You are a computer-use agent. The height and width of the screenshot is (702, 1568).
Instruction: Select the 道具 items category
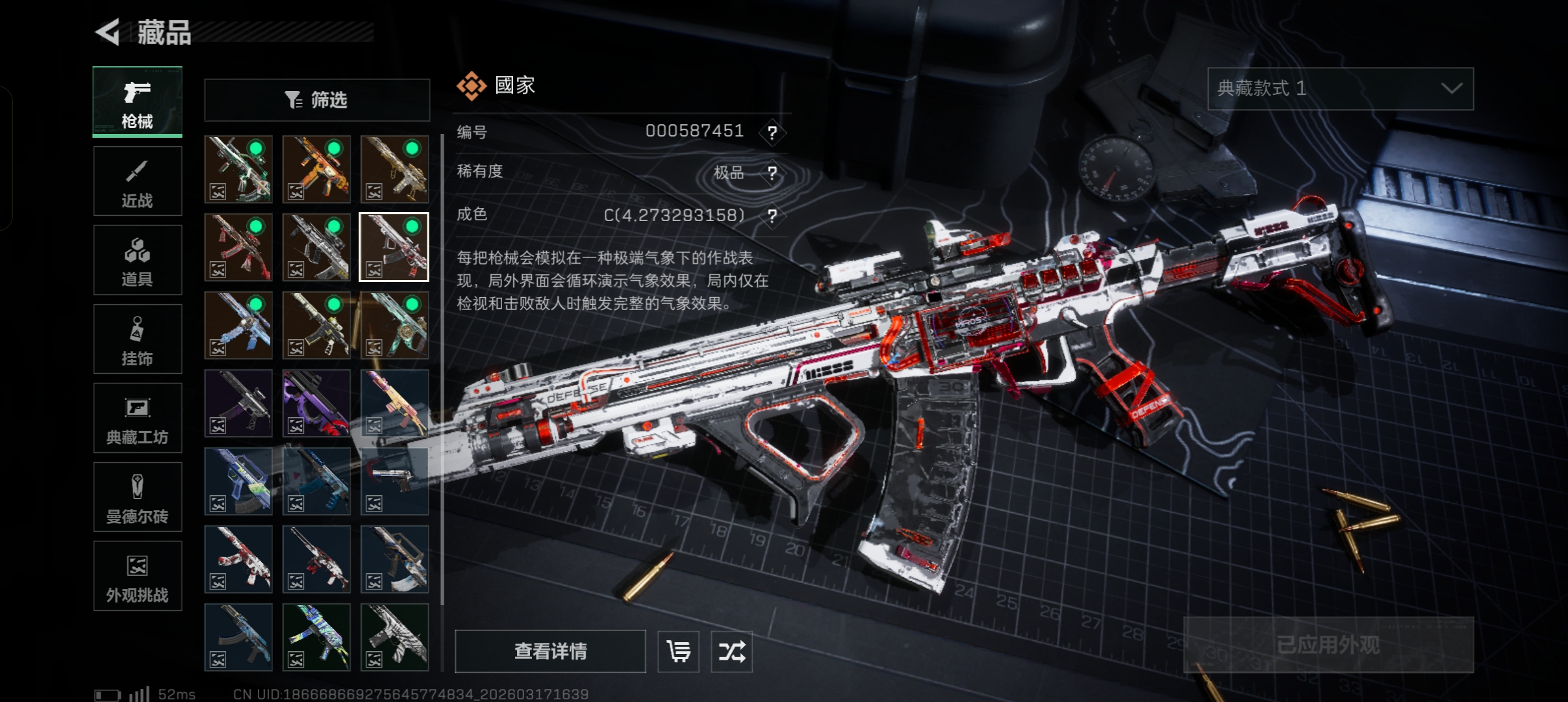tap(137, 260)
